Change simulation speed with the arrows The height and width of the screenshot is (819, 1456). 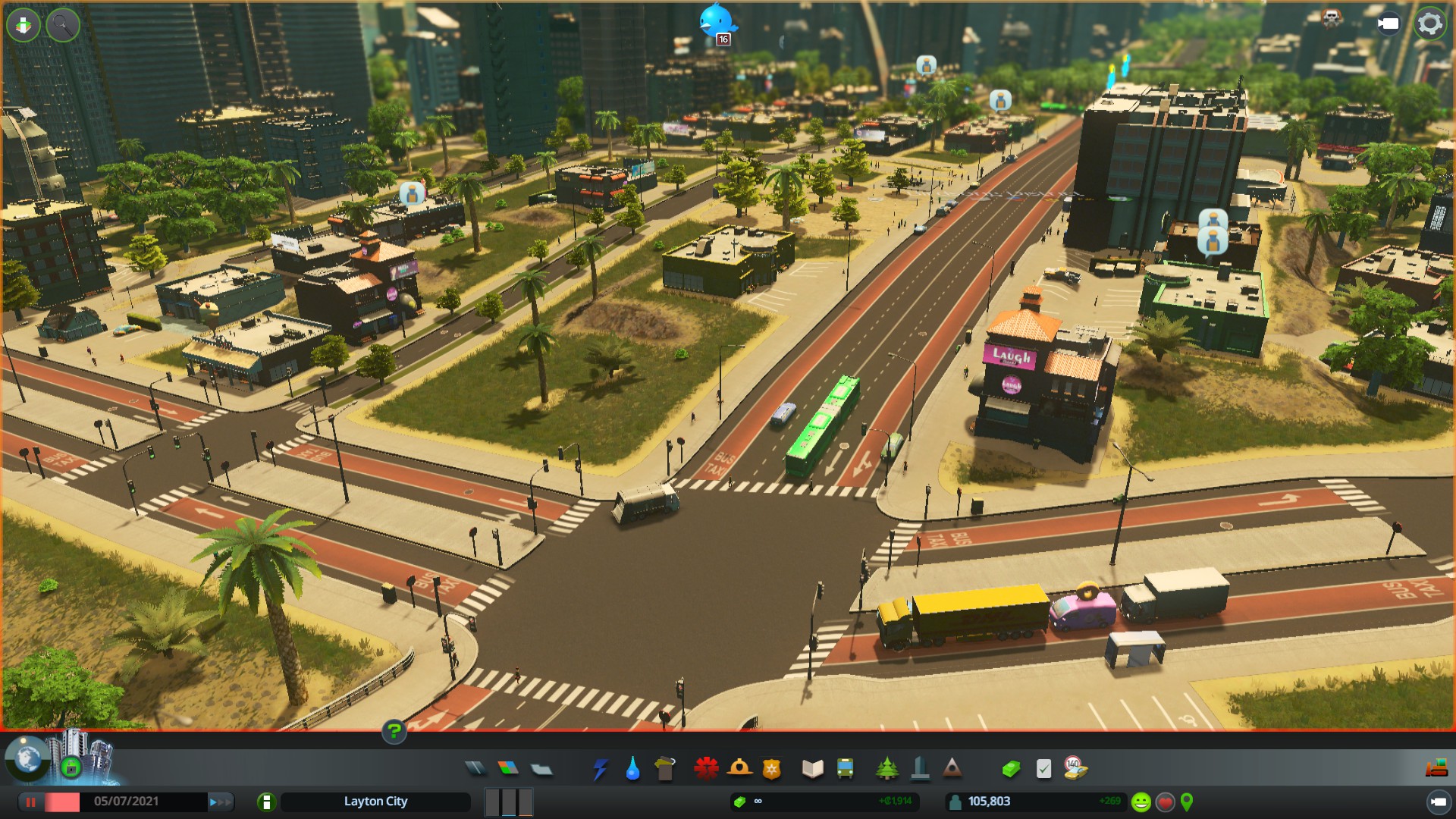220,802
